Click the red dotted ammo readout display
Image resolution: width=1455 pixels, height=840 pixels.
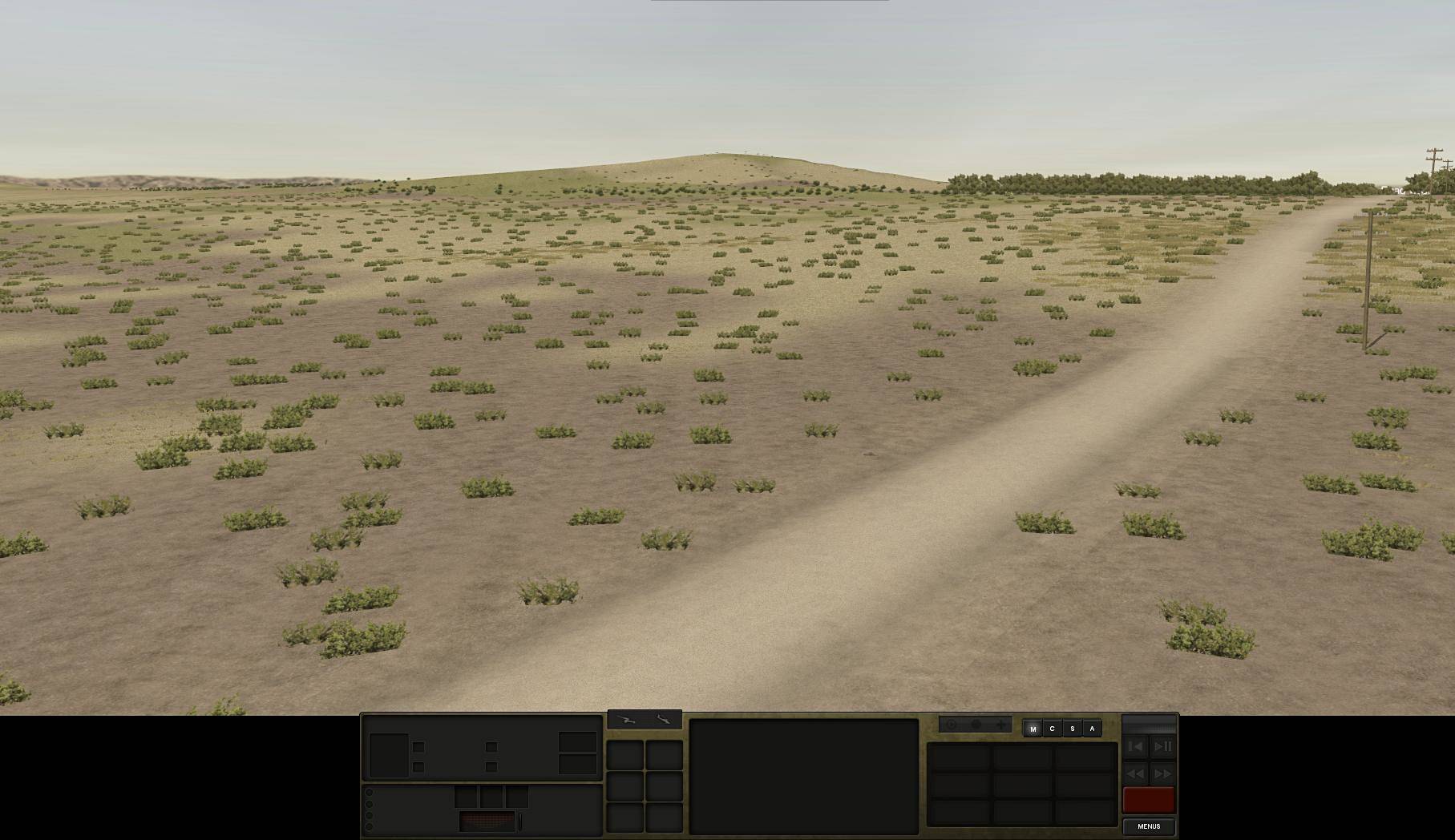(487, 821)
